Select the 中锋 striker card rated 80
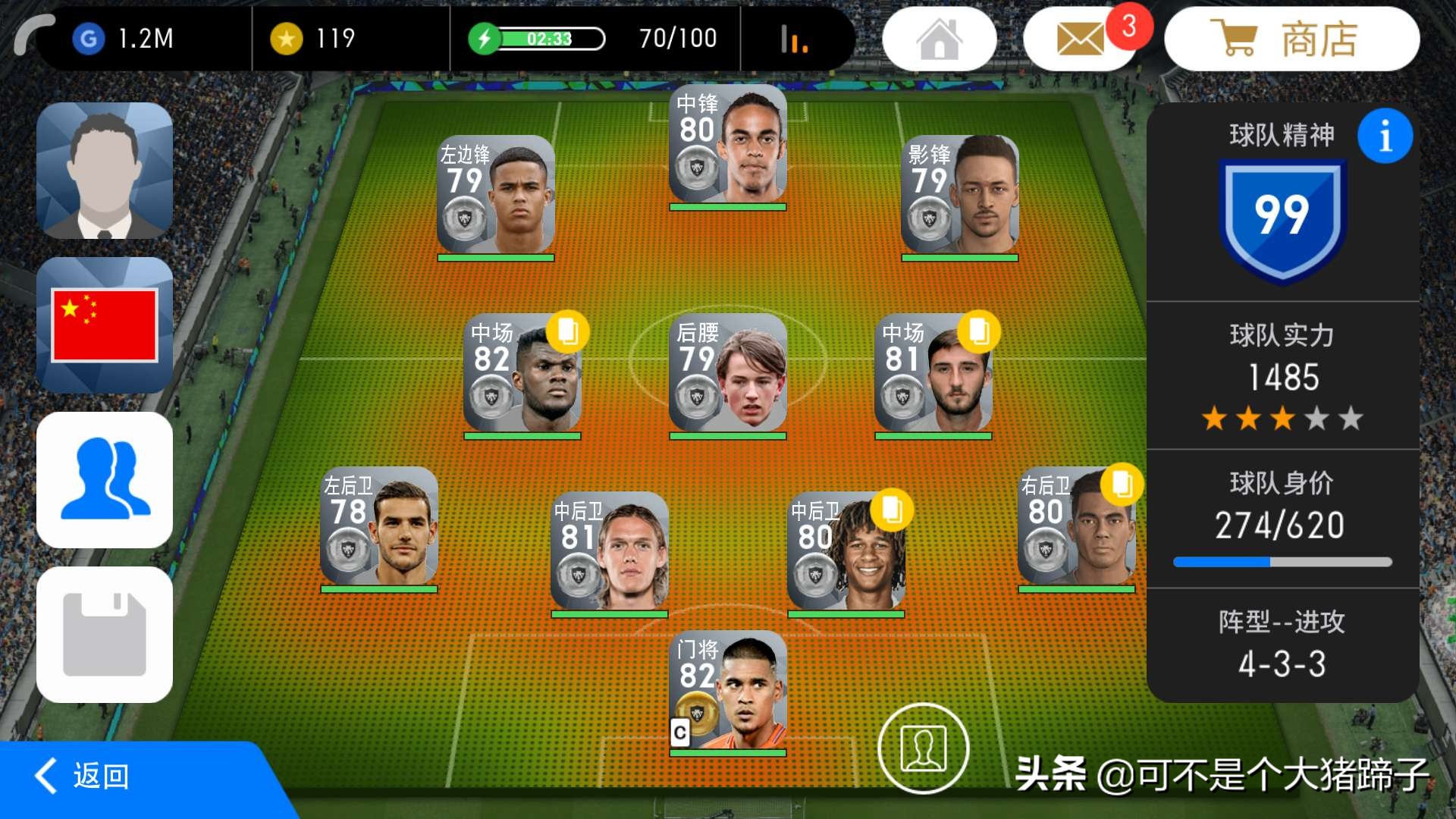 [x=727, y=146]
